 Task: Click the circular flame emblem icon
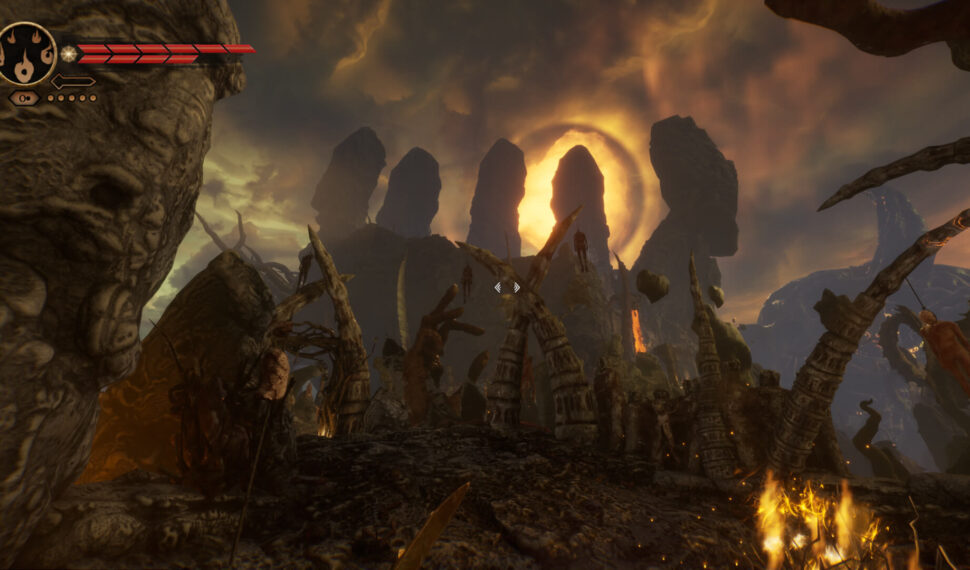pos(26,53)
